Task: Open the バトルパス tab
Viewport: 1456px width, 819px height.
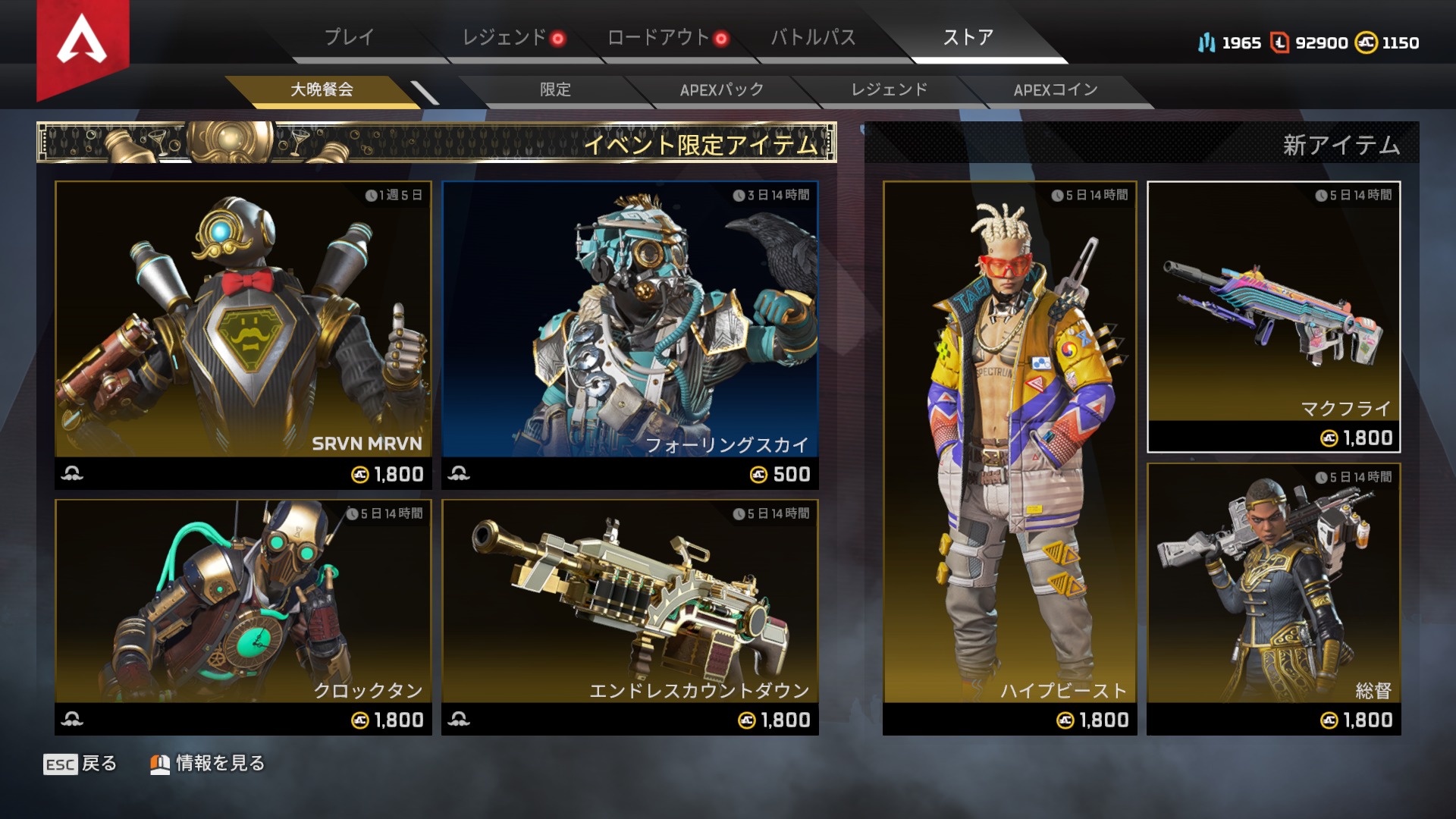Action: coord(813,37)
